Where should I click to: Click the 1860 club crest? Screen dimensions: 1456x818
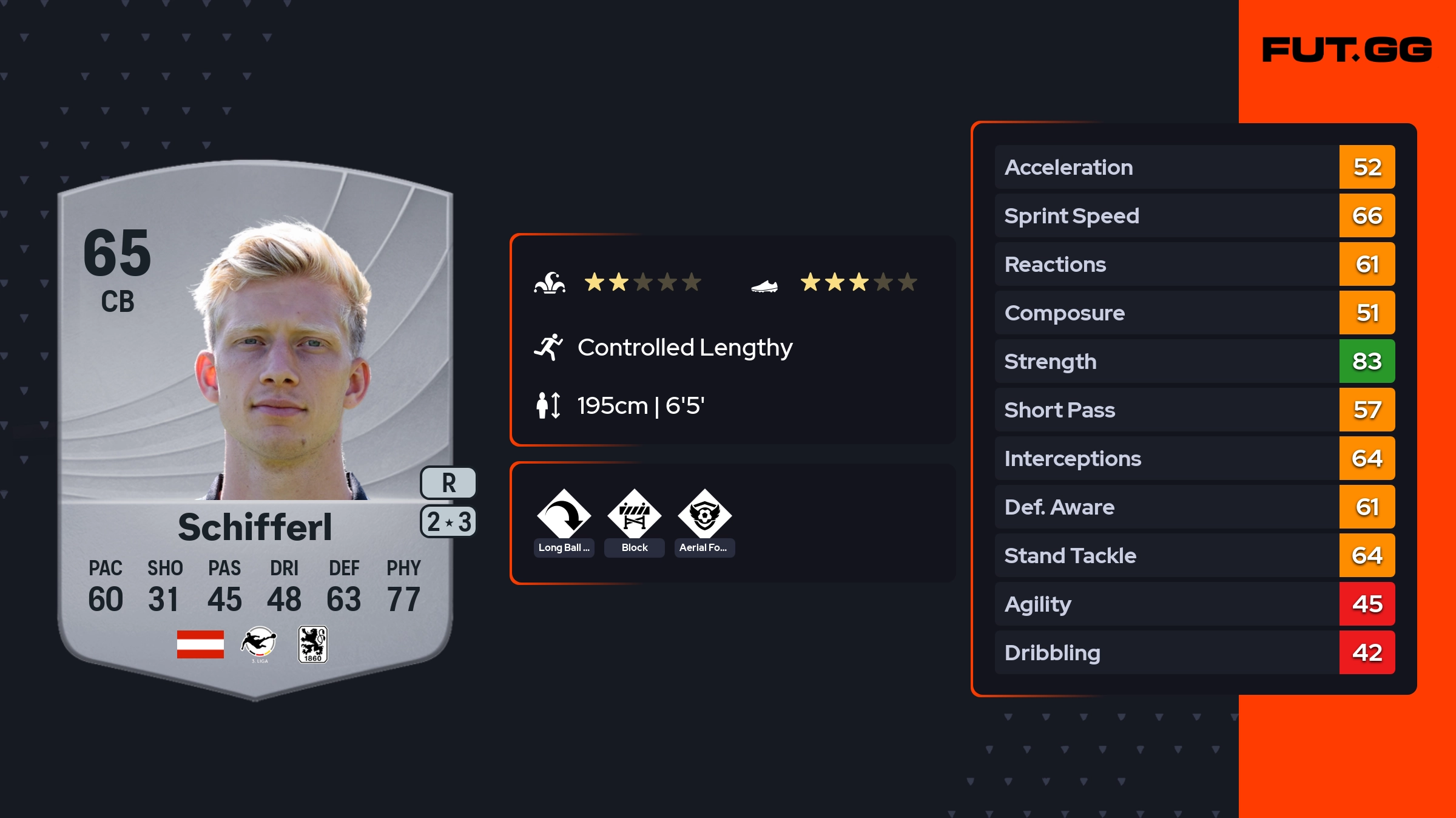(x=313, y=644)
